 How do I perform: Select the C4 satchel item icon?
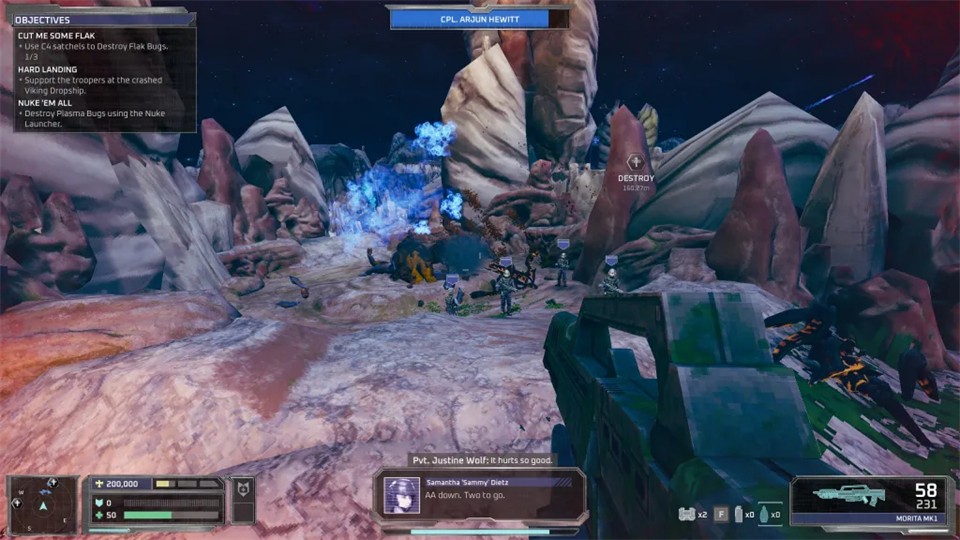686,514
